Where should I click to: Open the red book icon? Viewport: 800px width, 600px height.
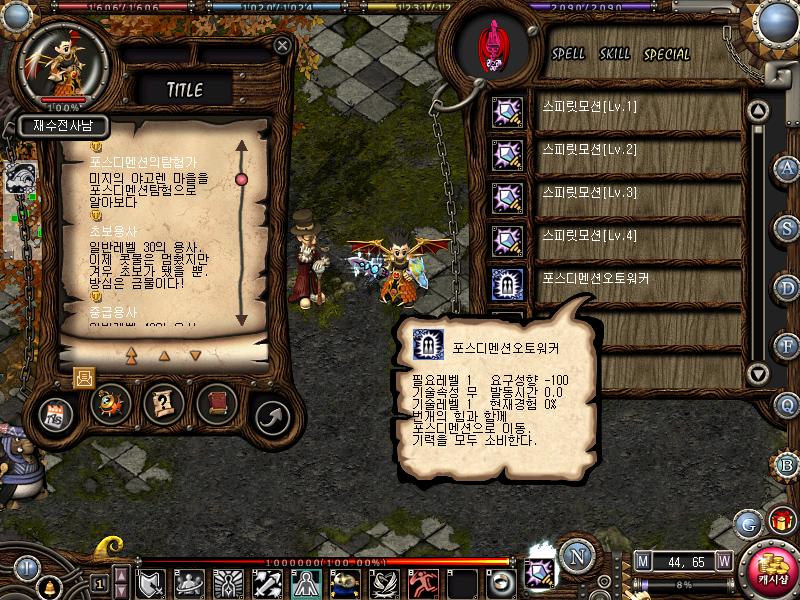click(215, 403)
